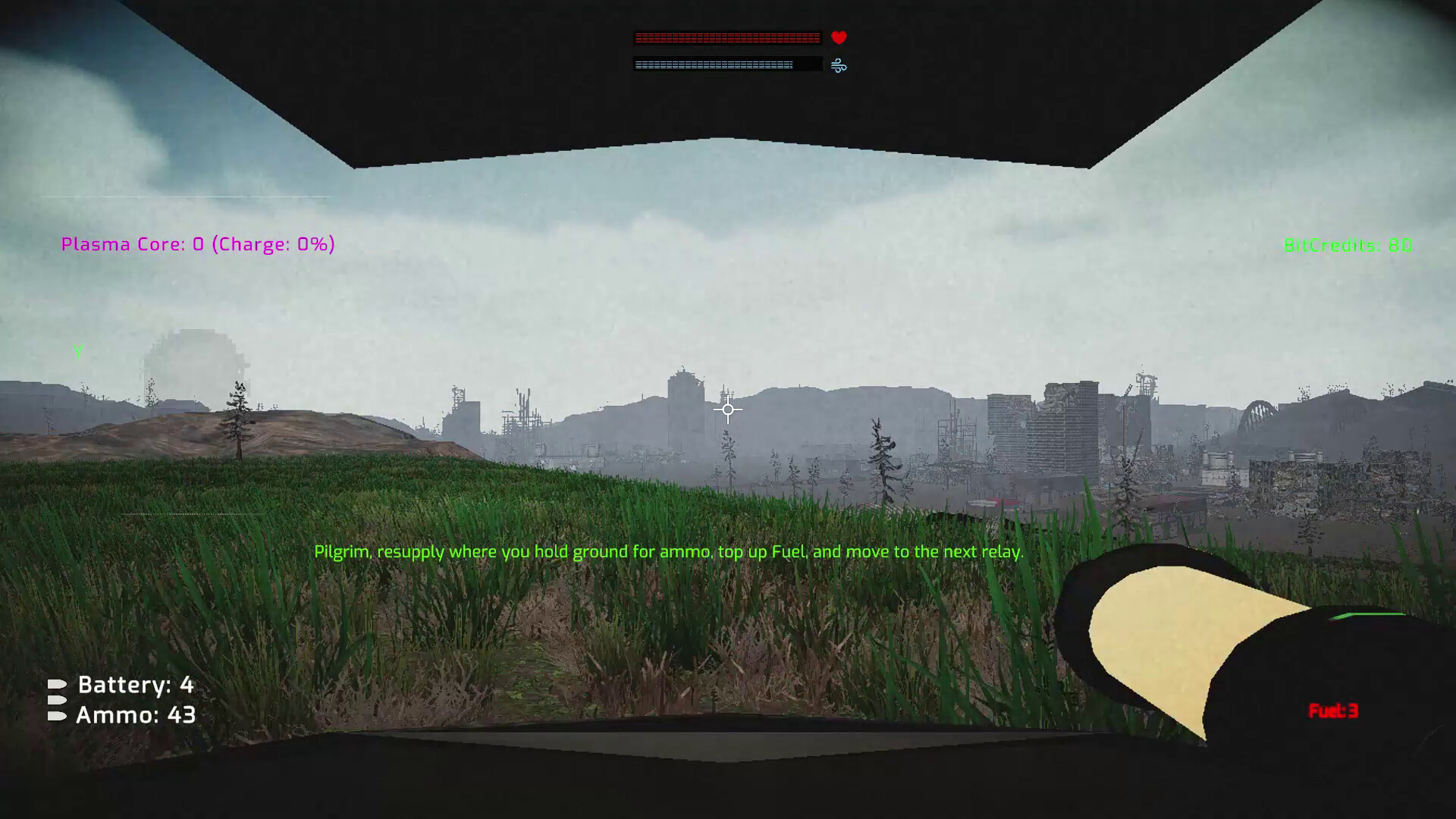Click the red heart health icon
The height and width of the screenshot is (819, 1456).
pos(837,36)
